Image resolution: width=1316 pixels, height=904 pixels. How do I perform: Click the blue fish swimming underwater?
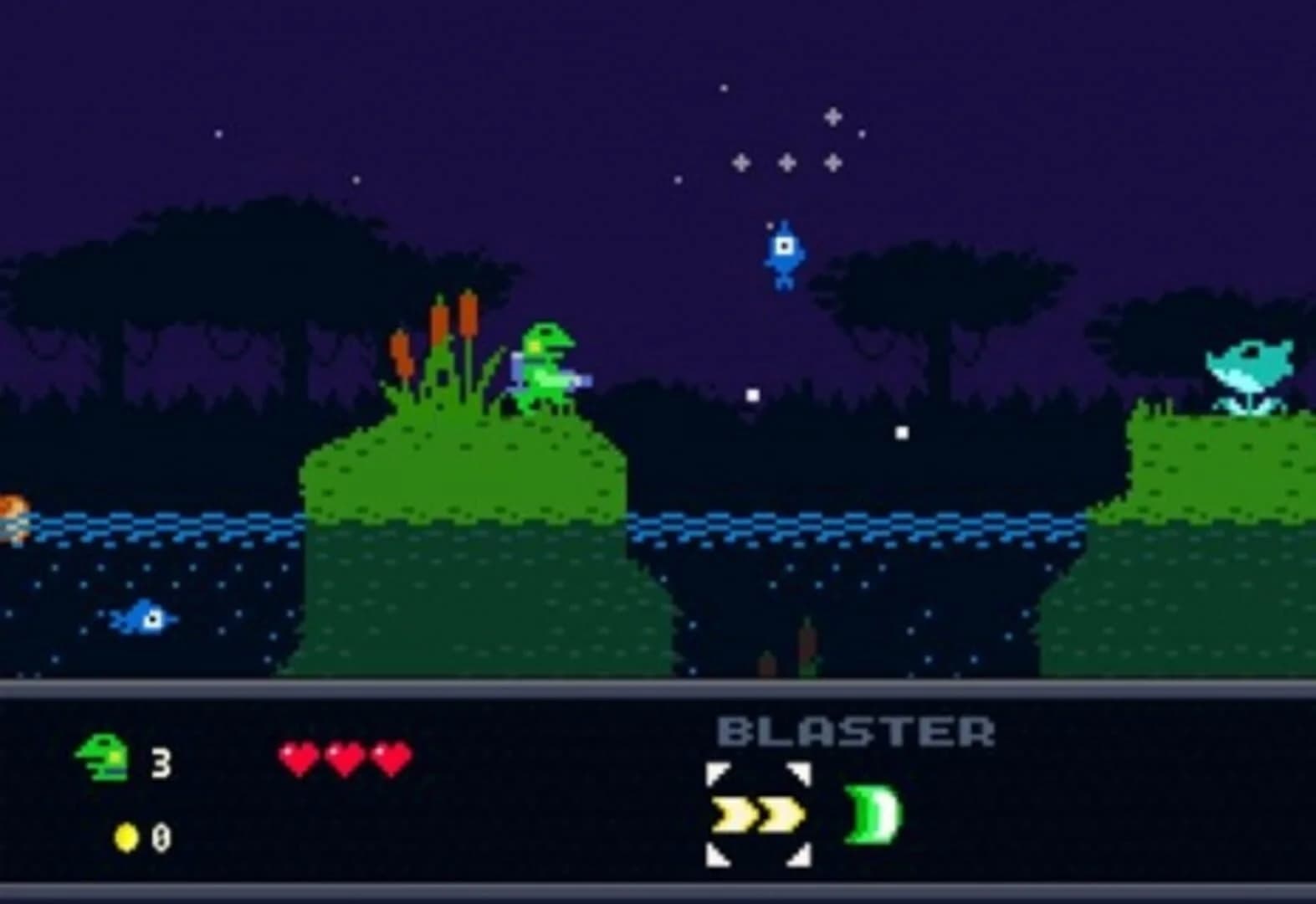[x=142, y=619]
